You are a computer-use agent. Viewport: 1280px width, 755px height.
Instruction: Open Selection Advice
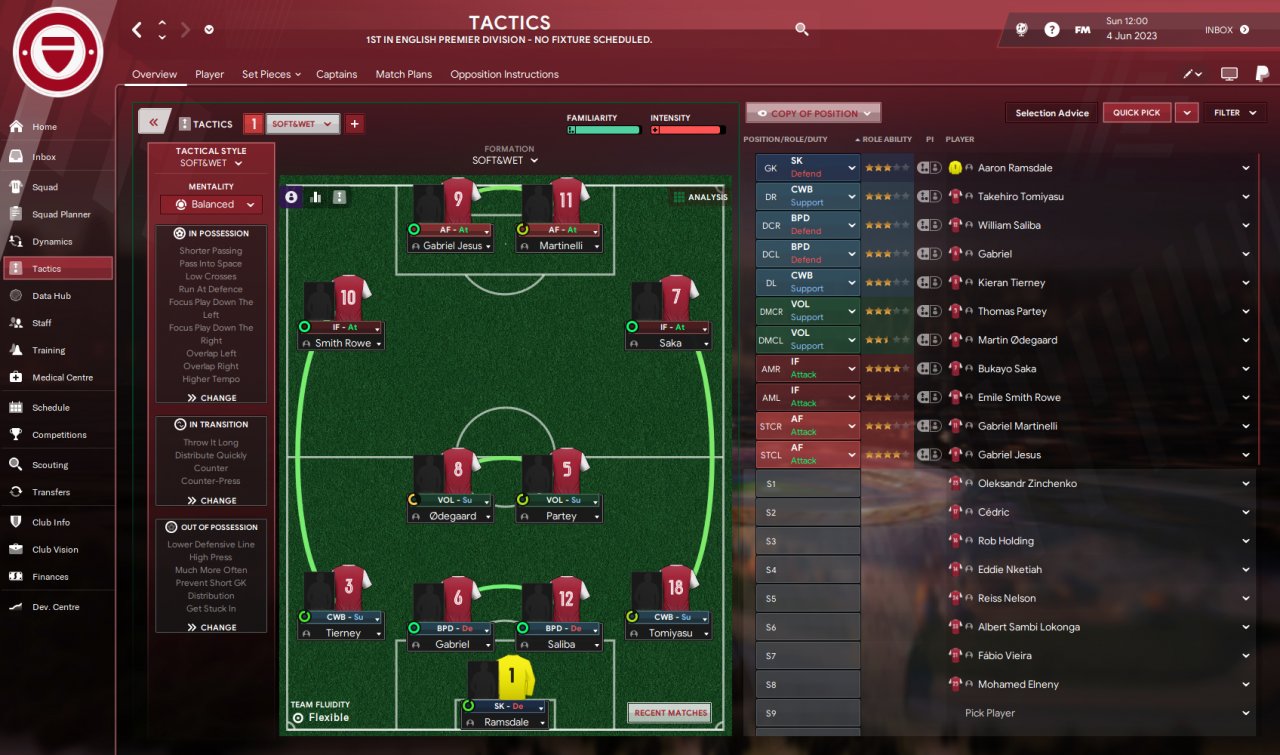tap(1052, 113)
